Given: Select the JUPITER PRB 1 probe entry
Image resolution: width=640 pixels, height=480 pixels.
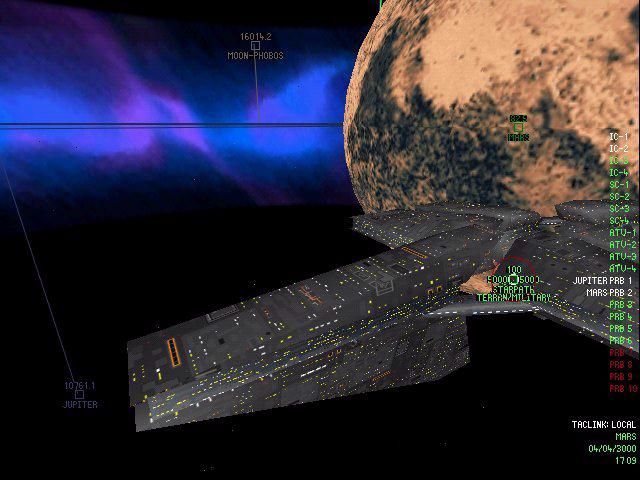Looking at the screenshot, I should click(x=603, y=281).
